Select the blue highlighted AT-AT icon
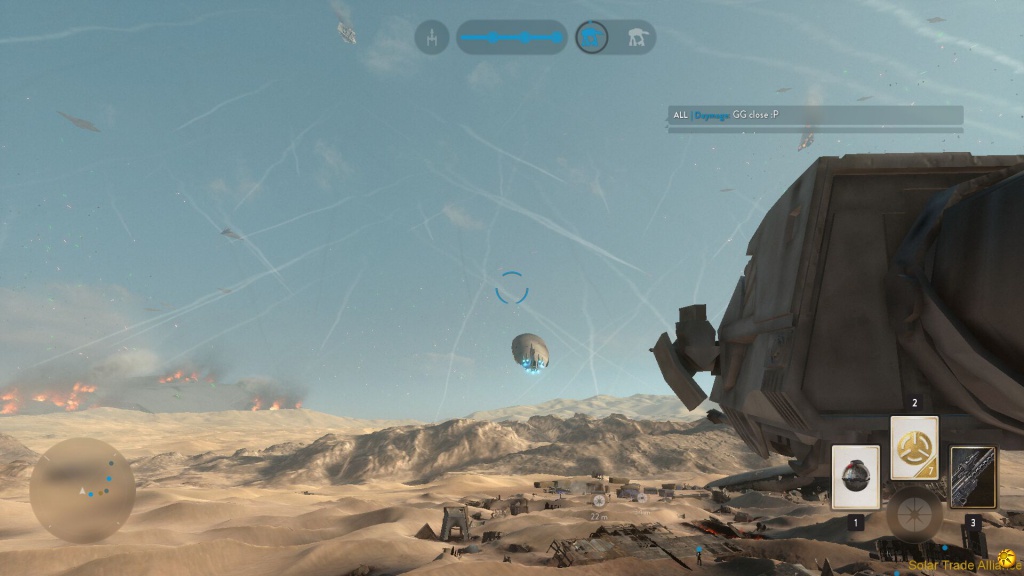This screenshot has width=1024, height=576. (592, 38)
